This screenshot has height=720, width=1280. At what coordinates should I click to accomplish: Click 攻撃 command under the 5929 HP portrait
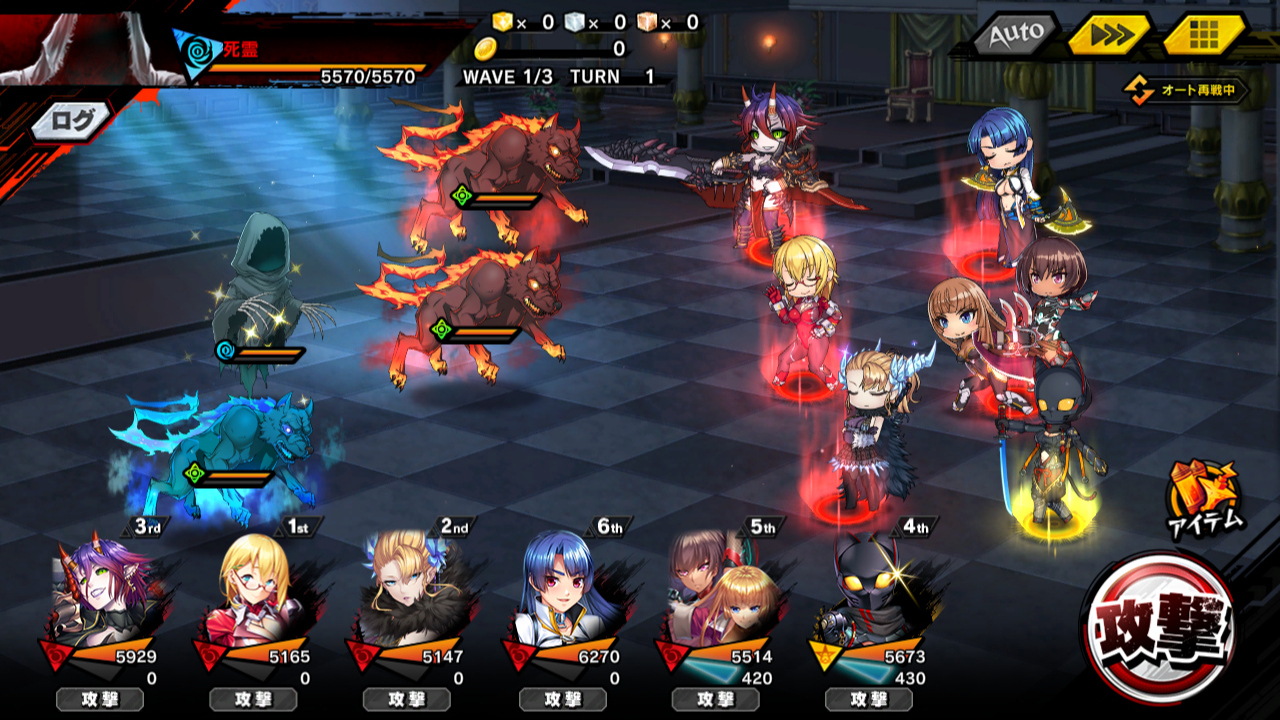tap(100, 699)
